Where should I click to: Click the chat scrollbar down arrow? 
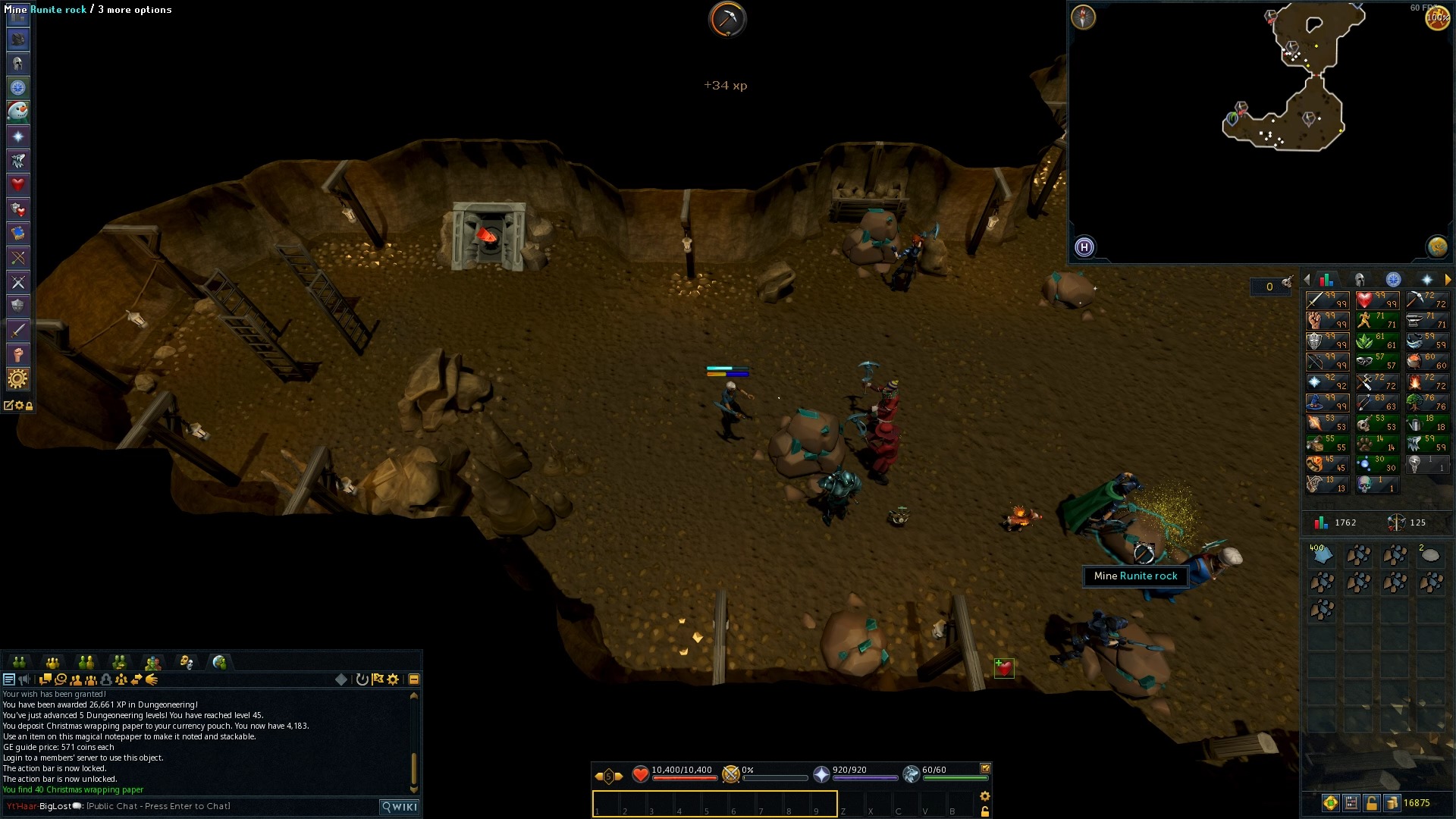click(414, 790)
